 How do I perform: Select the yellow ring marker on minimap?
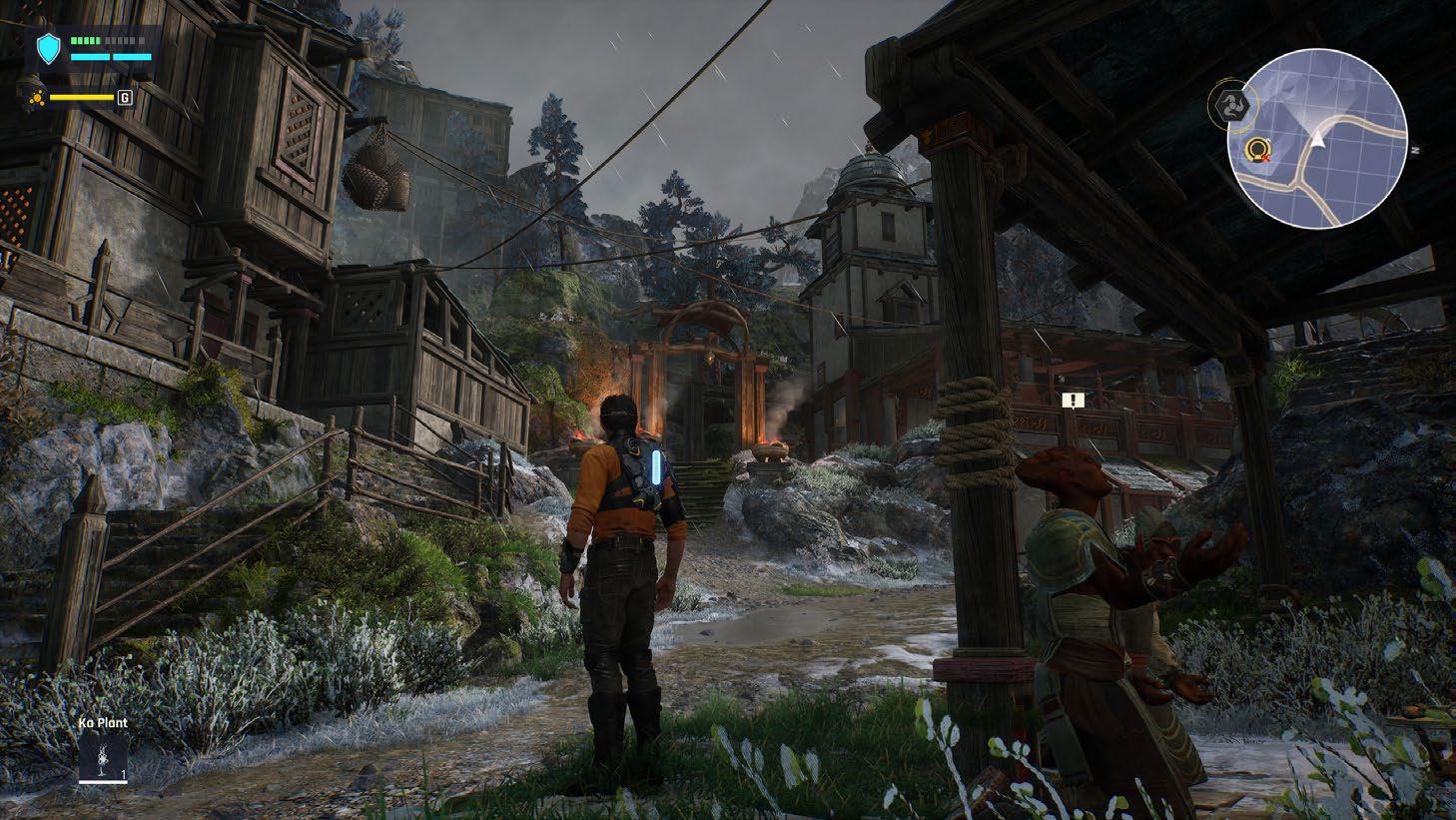[1256, 151]
